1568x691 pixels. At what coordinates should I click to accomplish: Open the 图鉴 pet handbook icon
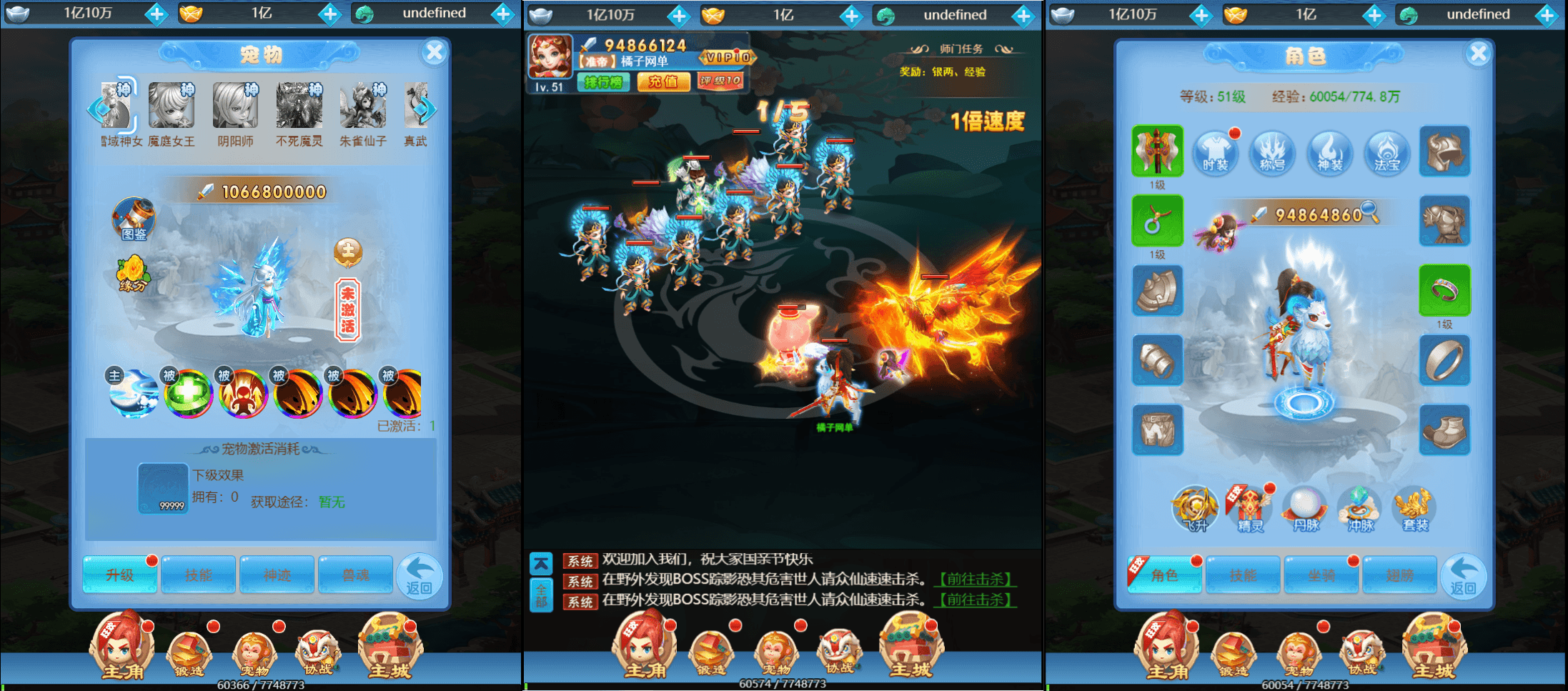[x=134, y=220]
